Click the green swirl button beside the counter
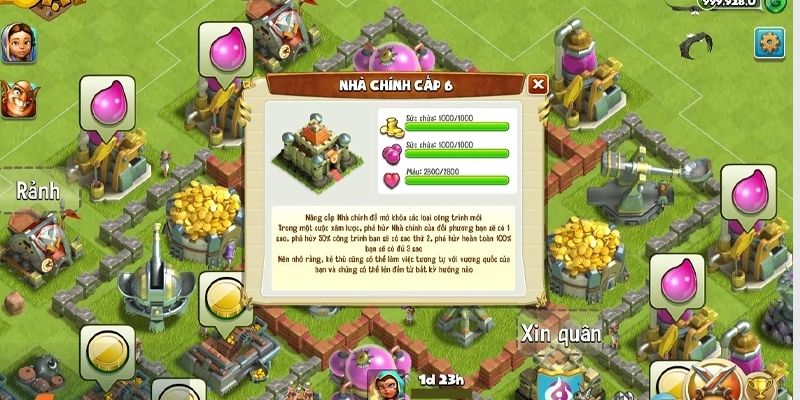 pos(778,5)
